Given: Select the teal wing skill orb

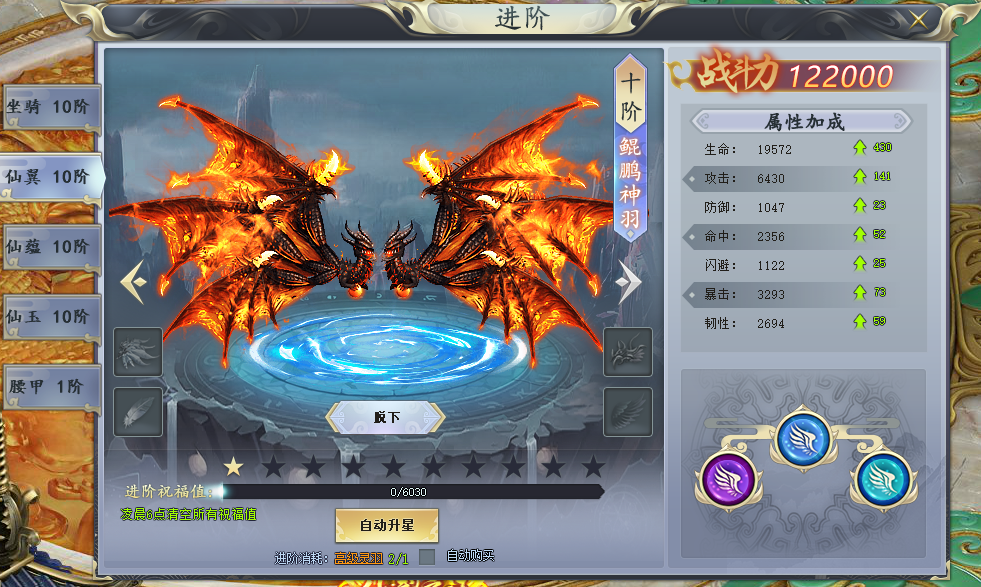Looking at the screenshot, I should tap(881, 477).
